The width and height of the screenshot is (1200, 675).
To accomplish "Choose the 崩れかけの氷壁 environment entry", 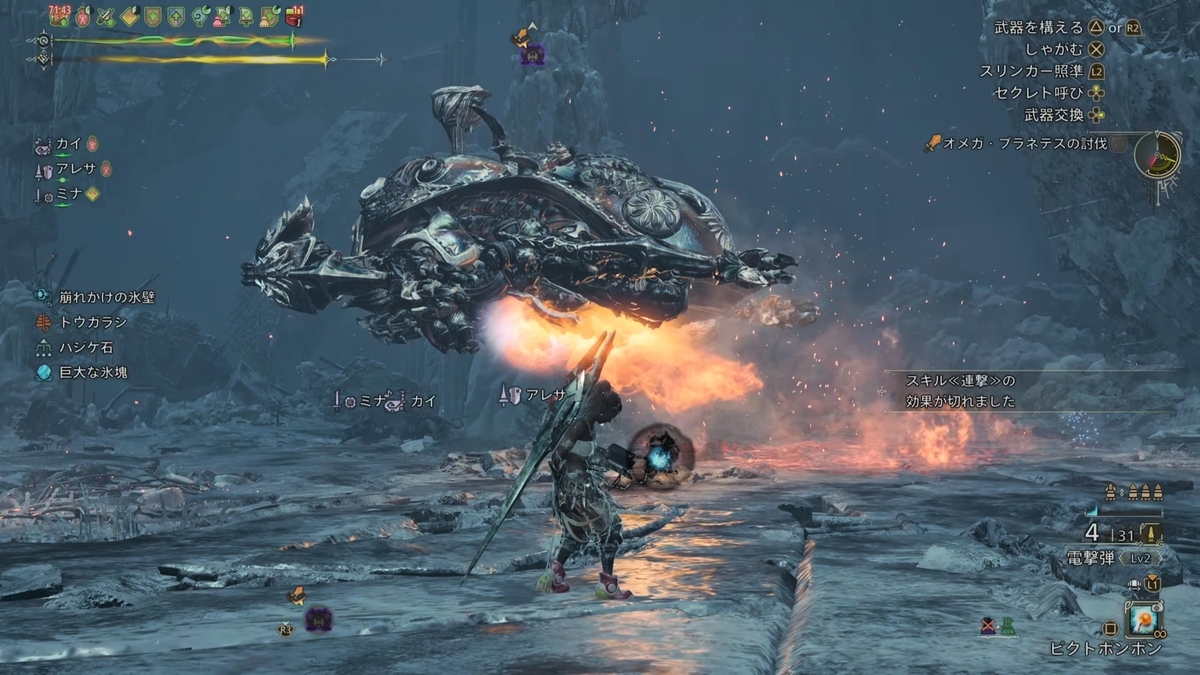I will point(105,297).
